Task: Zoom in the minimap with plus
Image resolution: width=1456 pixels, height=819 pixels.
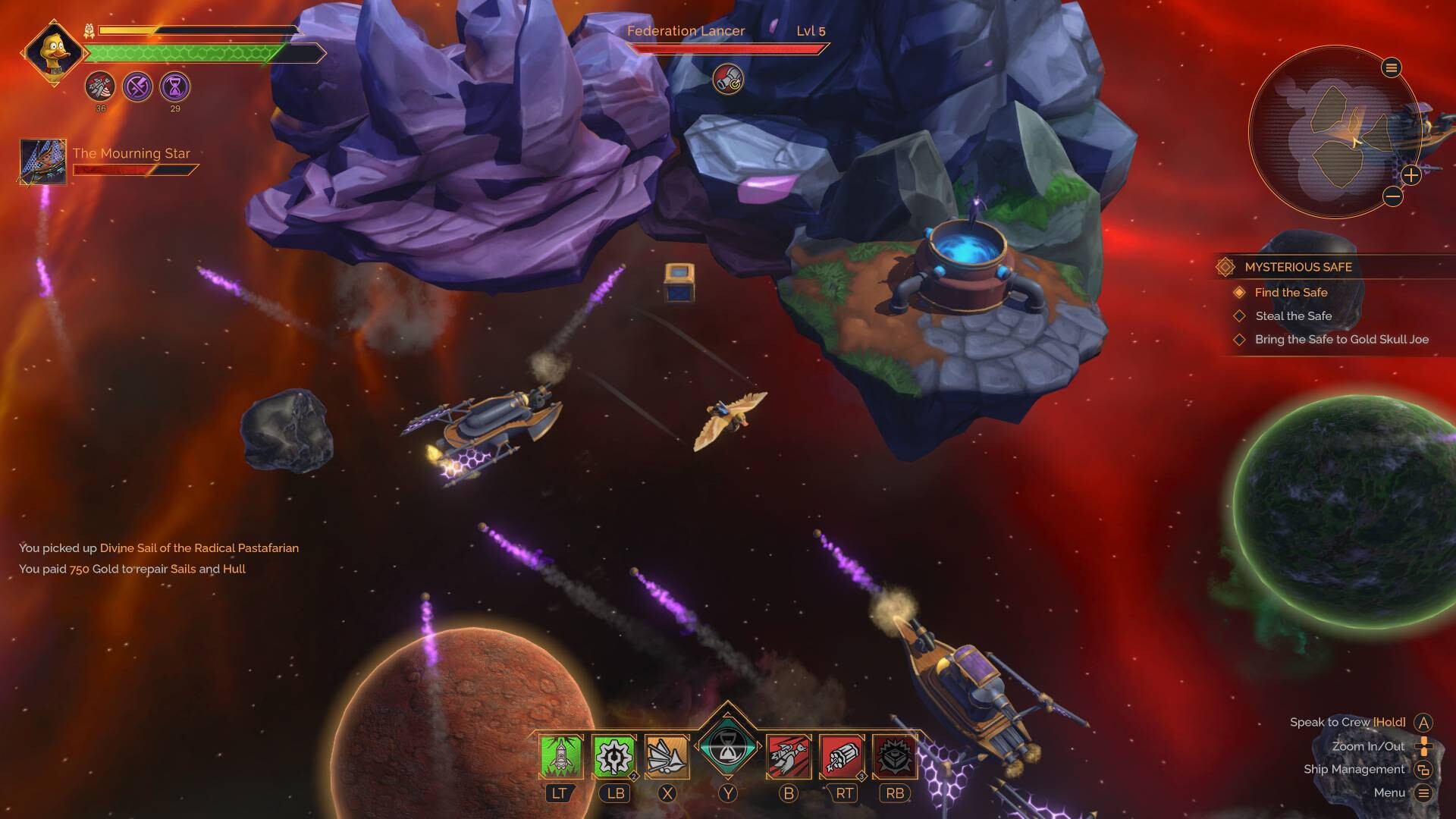Action: [x=1410, y=175]
